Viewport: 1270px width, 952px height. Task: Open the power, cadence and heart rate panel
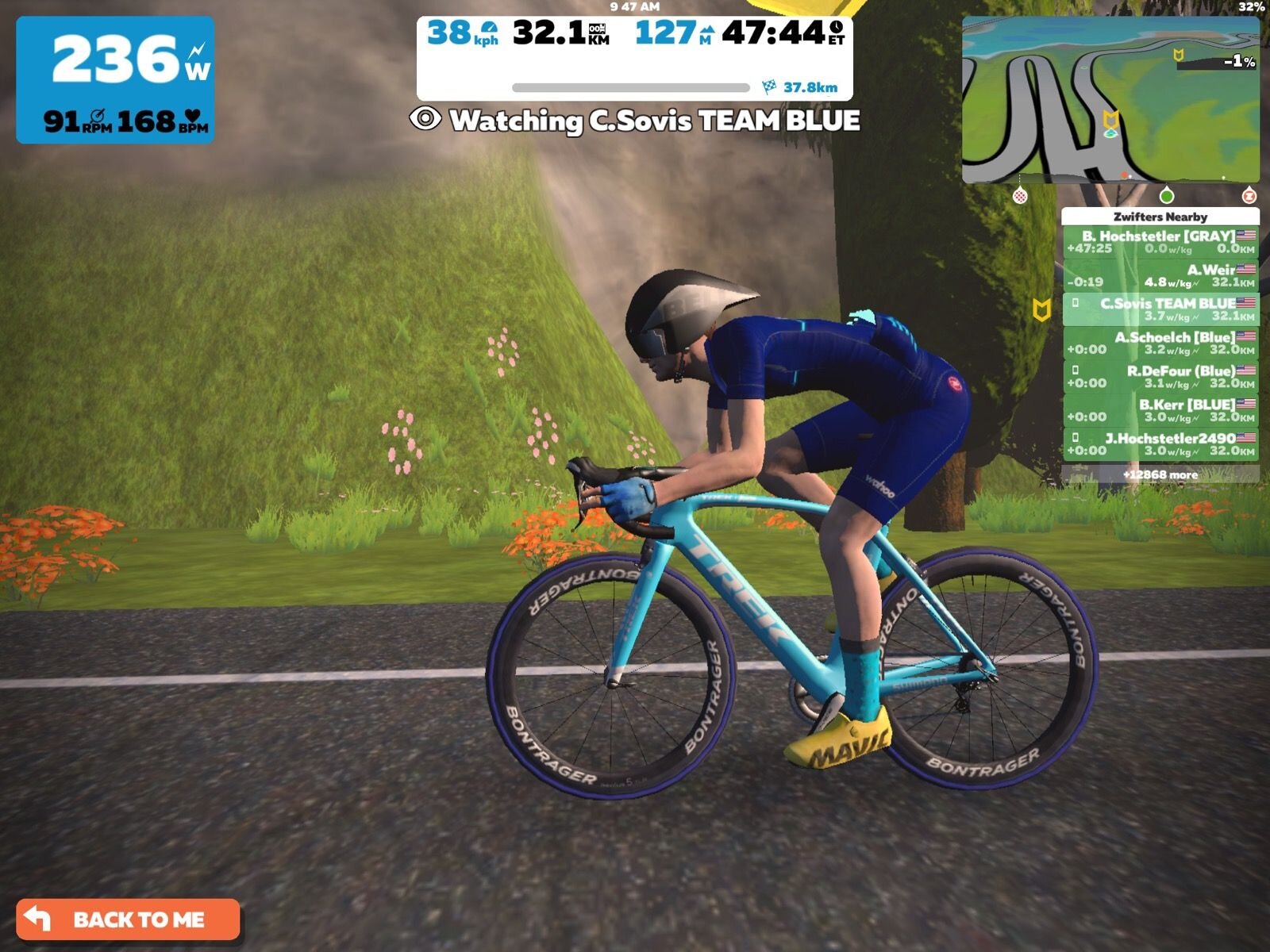[x=115, y=80]
